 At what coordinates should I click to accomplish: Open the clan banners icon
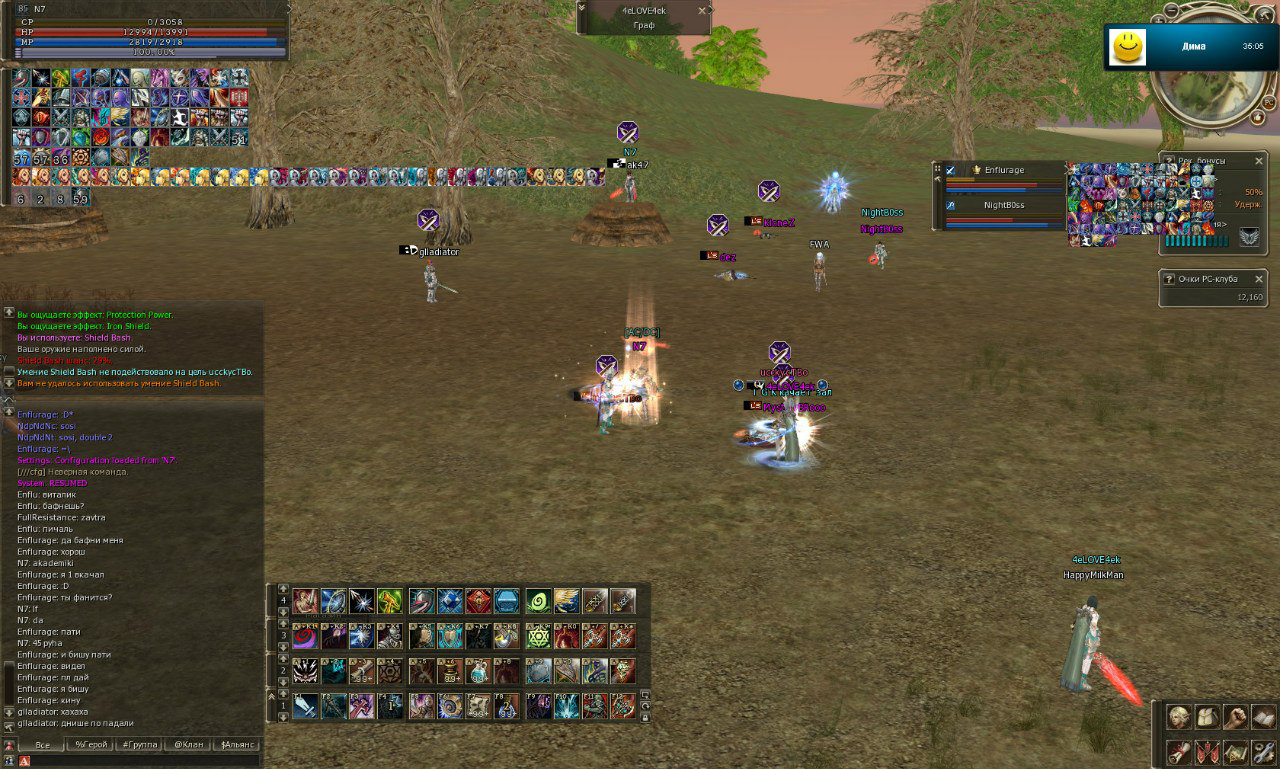tap(1207, 751)
